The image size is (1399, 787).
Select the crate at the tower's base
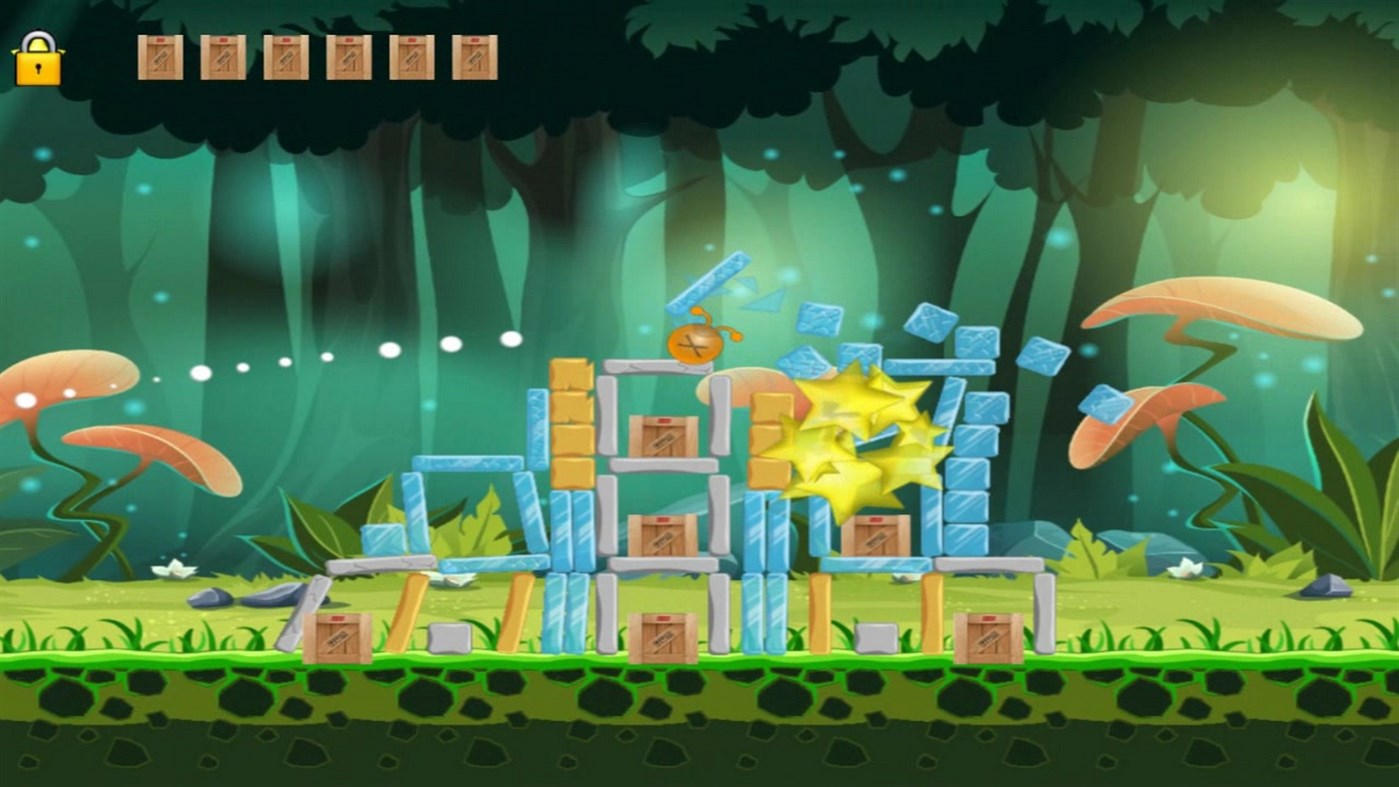pyautogui.click(x=662, y=633)
